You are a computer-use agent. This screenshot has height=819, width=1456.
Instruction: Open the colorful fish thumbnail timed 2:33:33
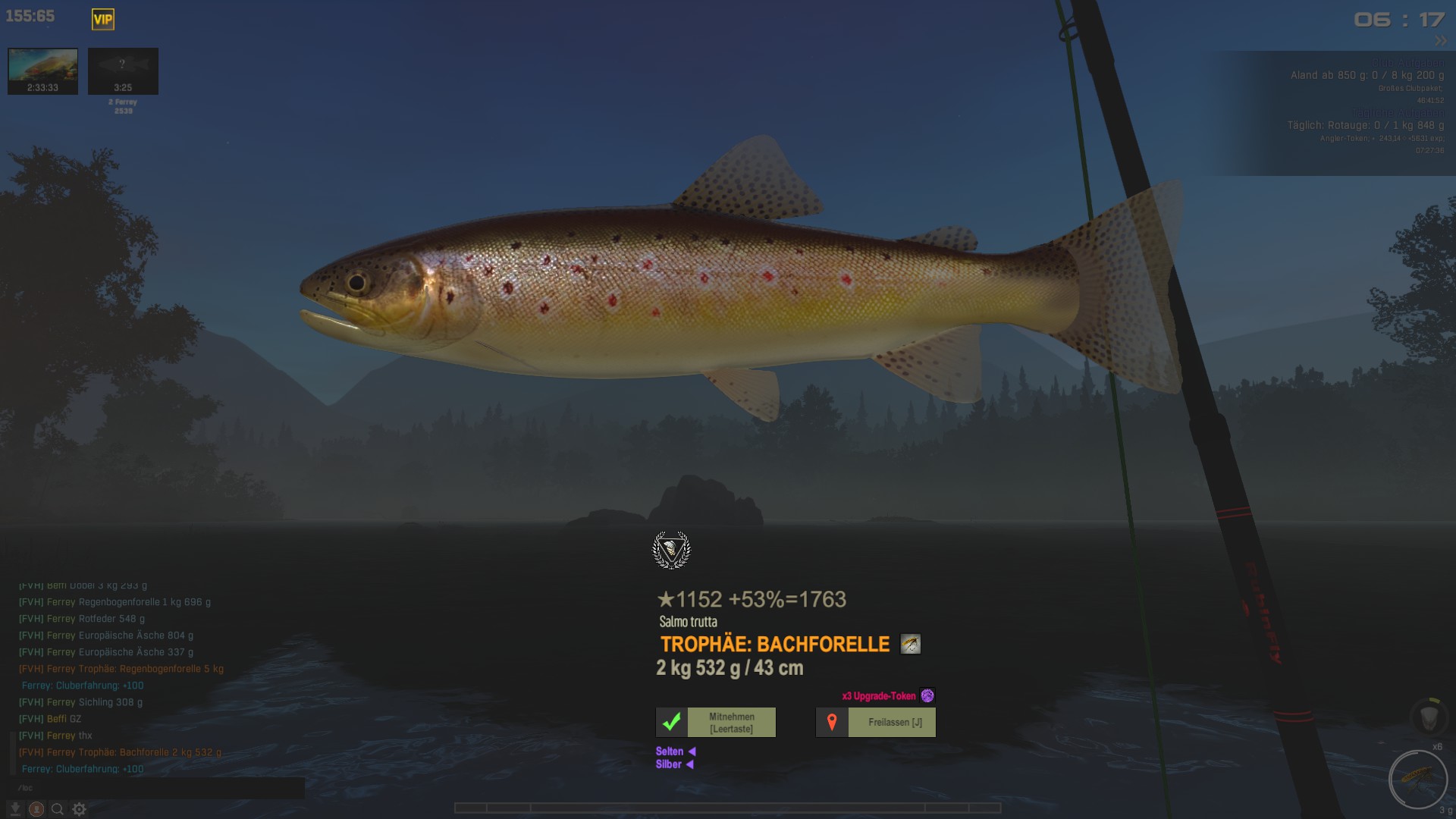pos(42,71)
